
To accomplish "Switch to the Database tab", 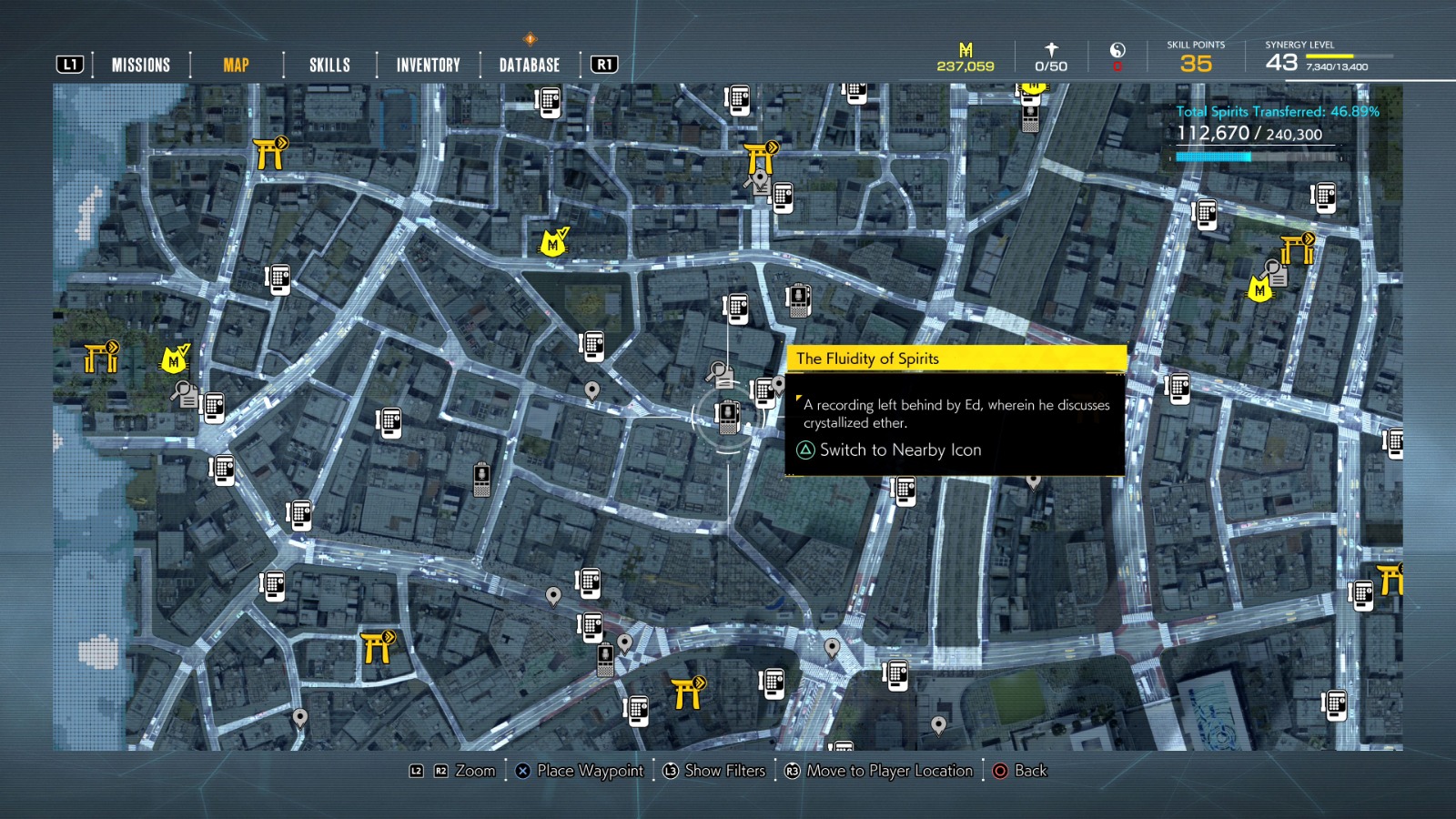I will point(528,64).
